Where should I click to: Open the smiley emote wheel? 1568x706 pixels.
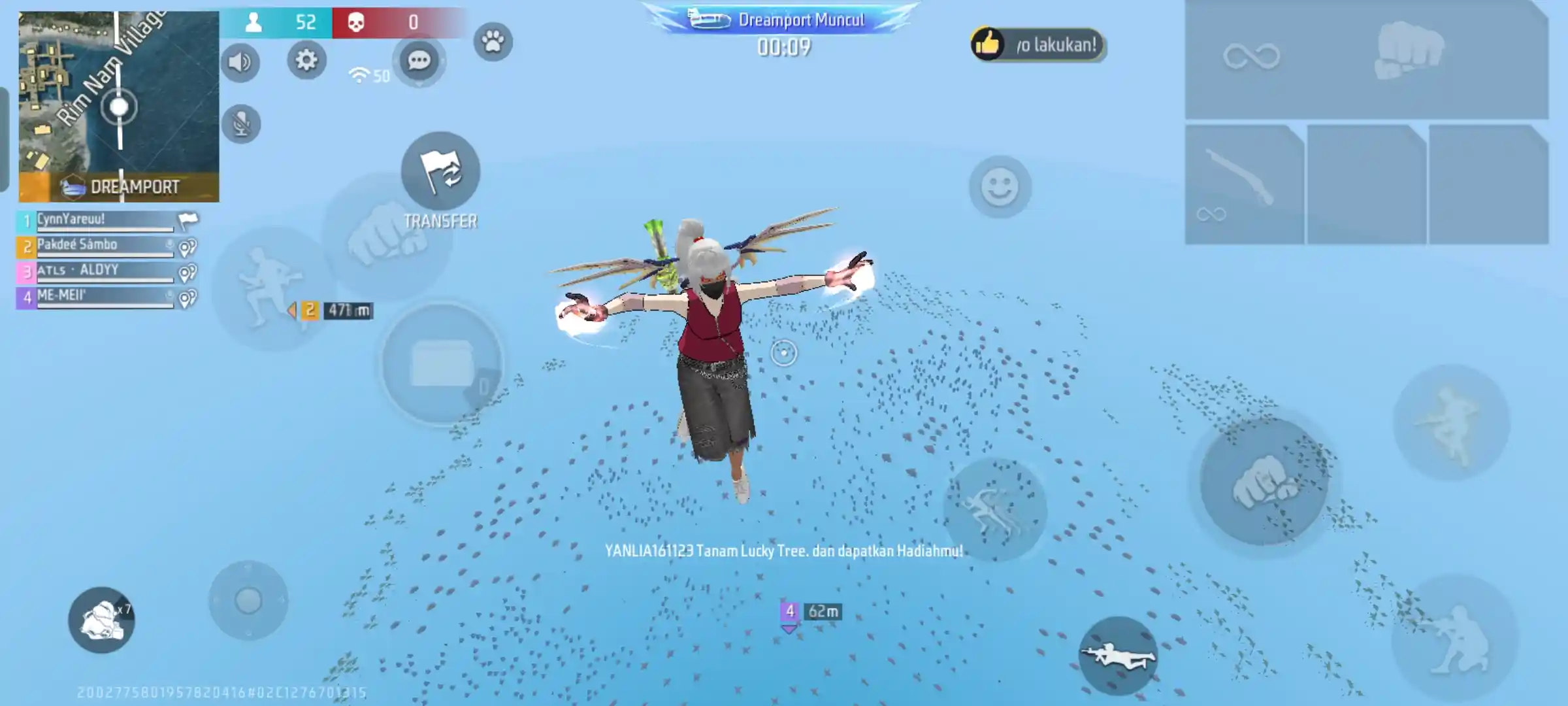tap(1000, 188)
